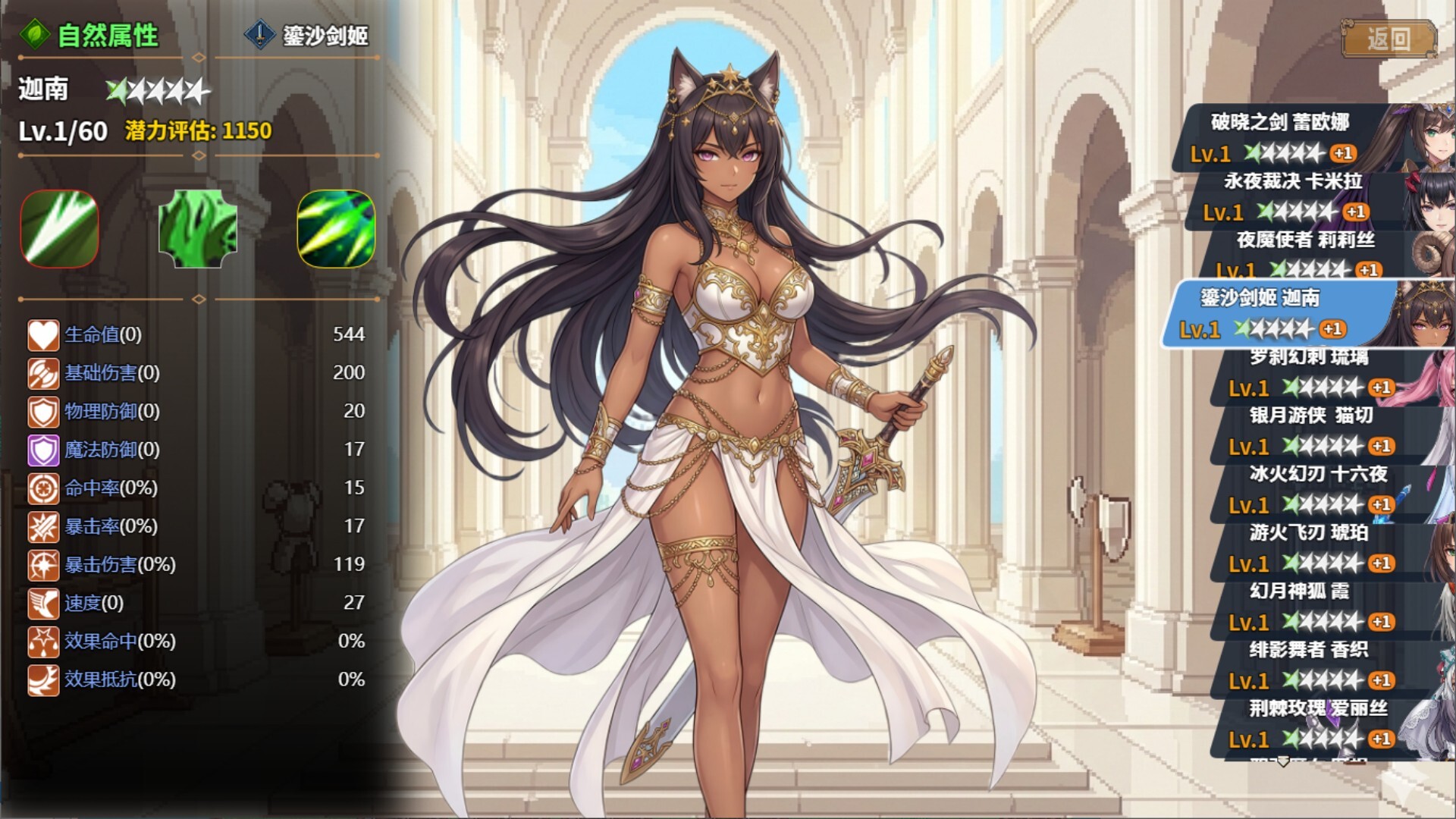This screenshot has height=819, width=1456.
Task: Click the 生命值 heart icon
Action: [43, 334]
